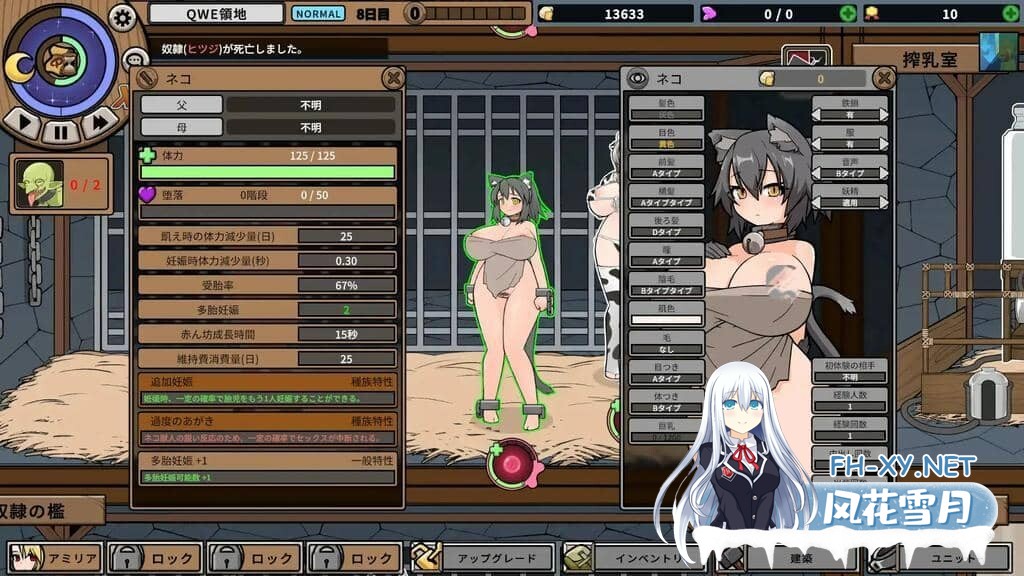
Task: Pause the game time
Action: pyautogui.click(x=61, y=130)
